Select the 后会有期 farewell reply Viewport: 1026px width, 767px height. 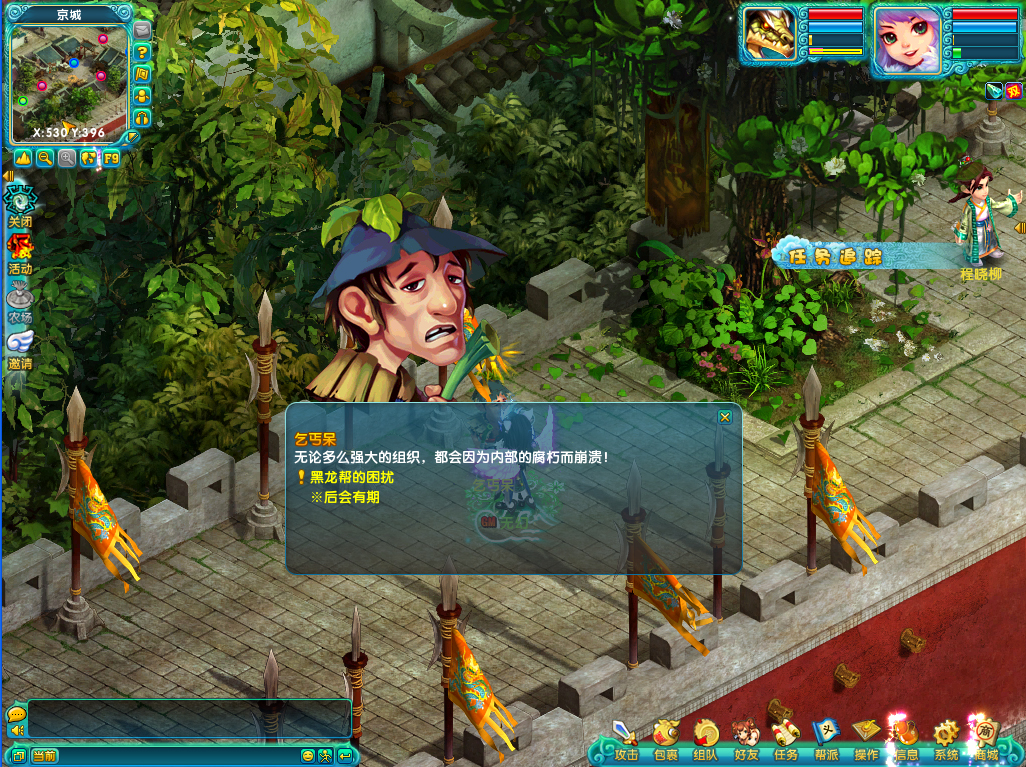(x=350, y=497)
